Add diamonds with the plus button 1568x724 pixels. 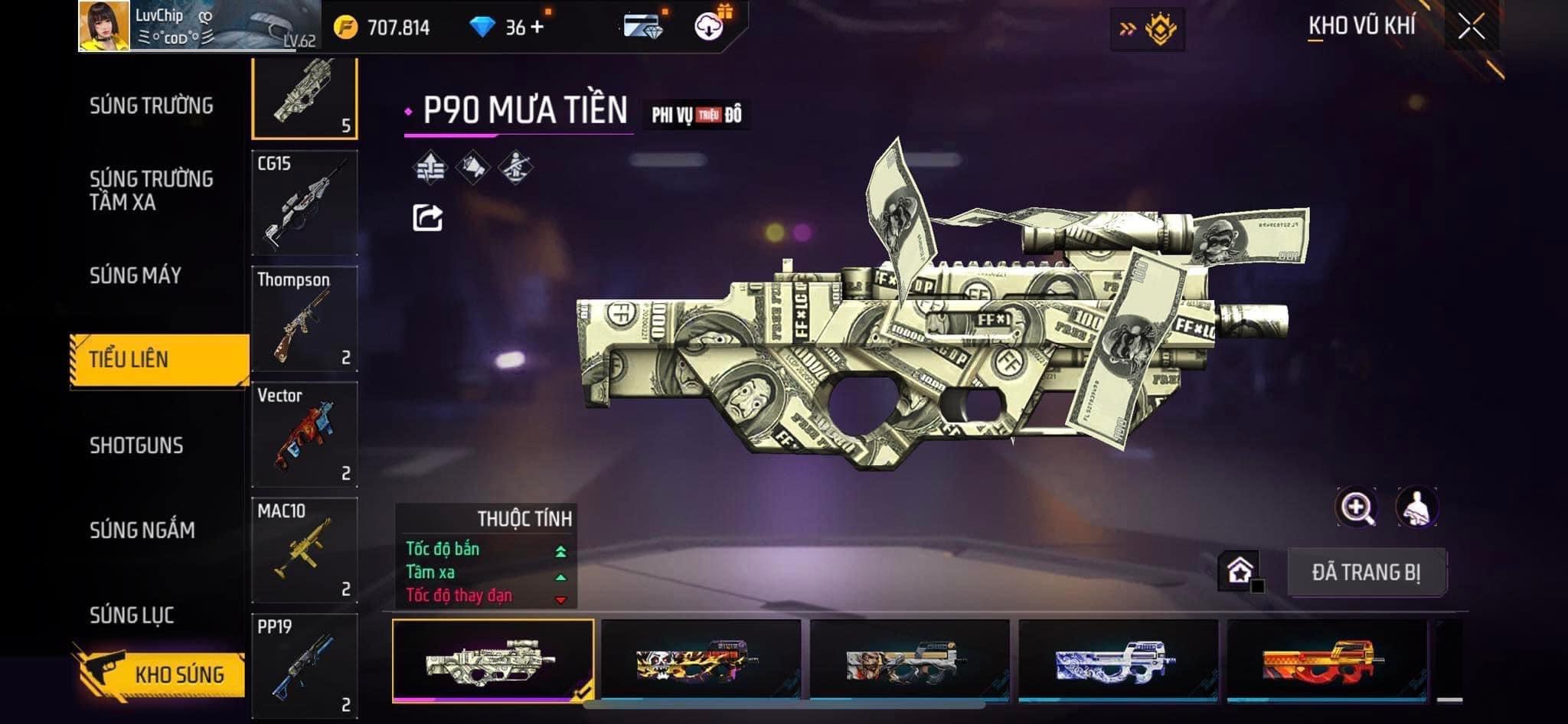537,28
